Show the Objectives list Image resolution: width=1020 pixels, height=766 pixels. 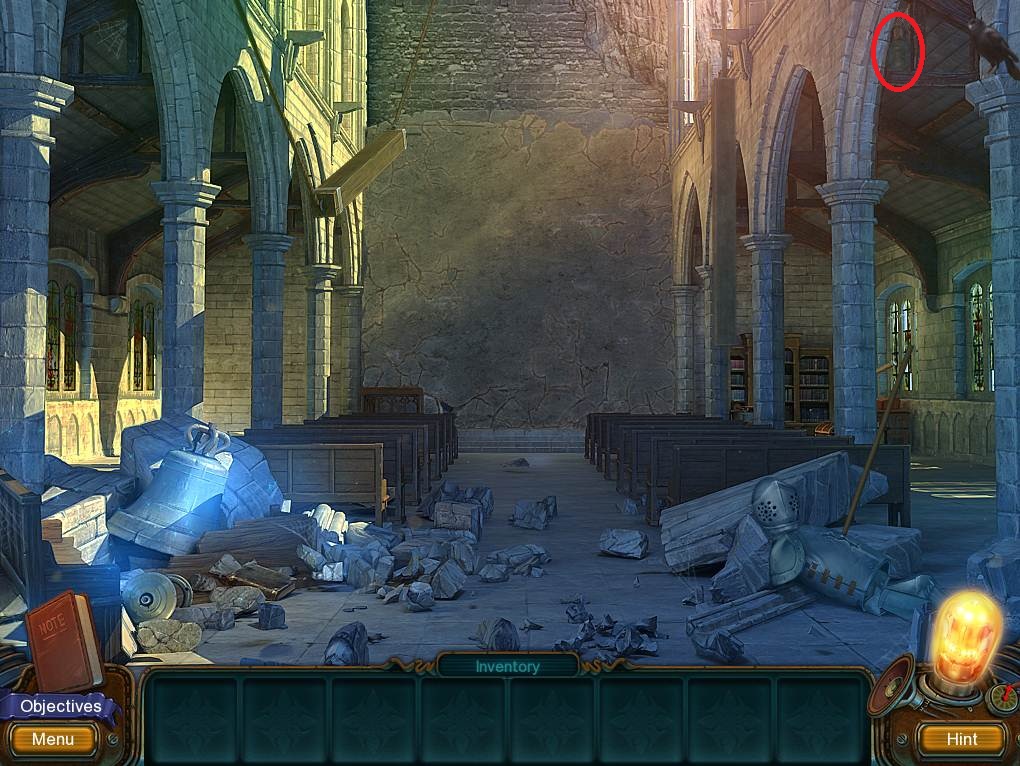61,706
